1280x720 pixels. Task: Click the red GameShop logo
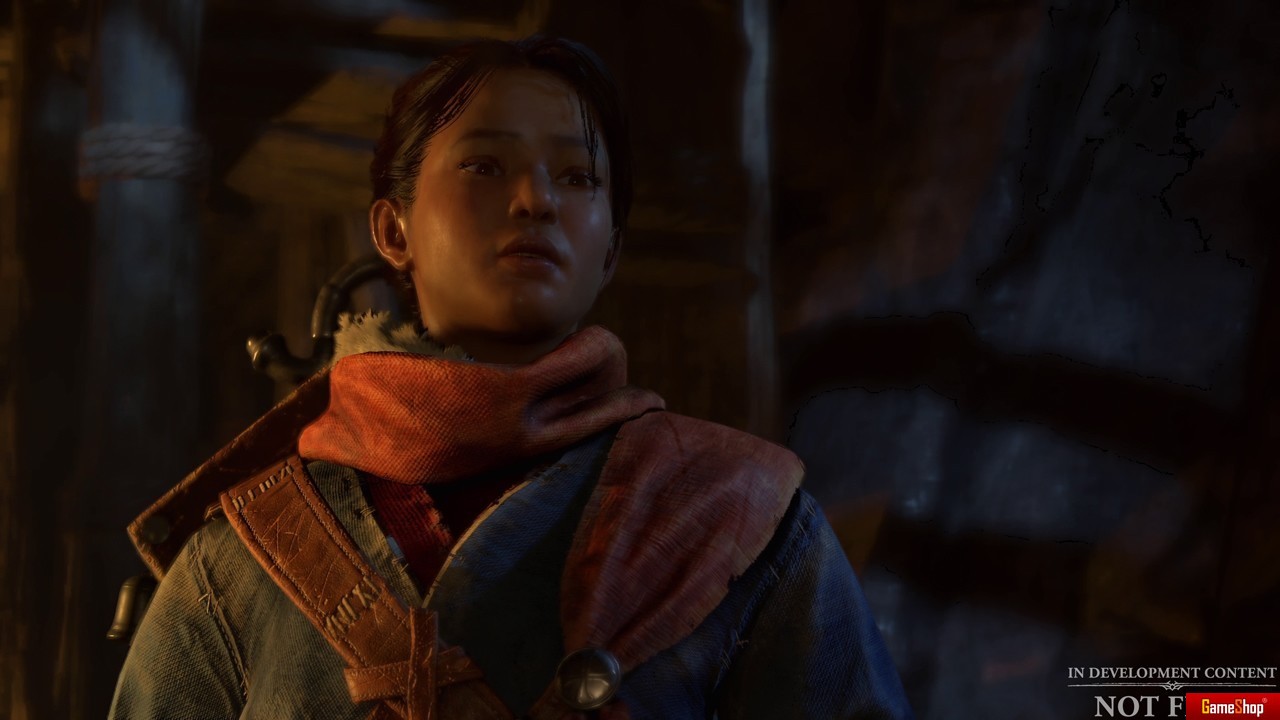point(1232,706)
